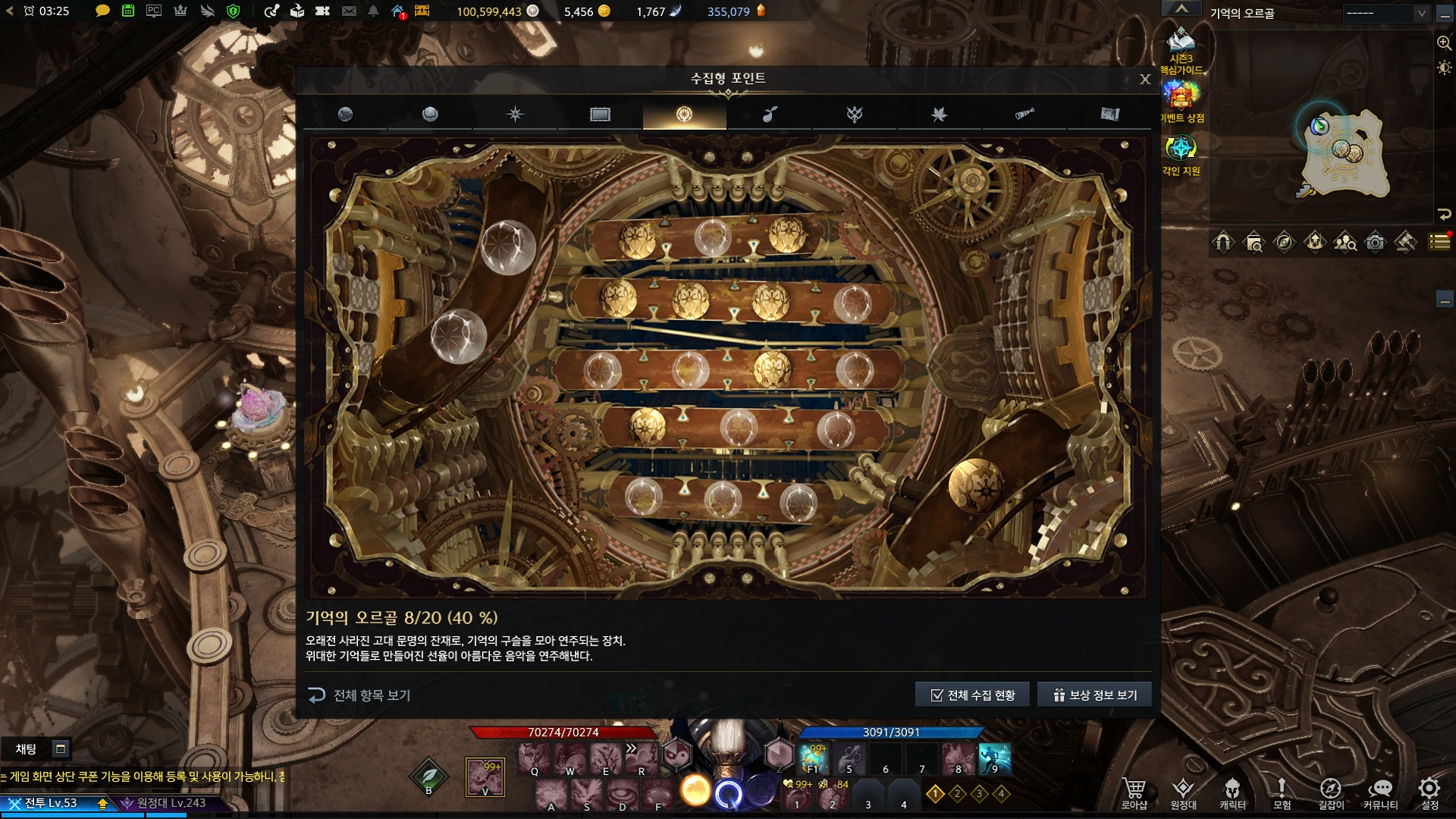Click the 전체 수집 현황 button
1456x819 pixels.
[972, 695]
